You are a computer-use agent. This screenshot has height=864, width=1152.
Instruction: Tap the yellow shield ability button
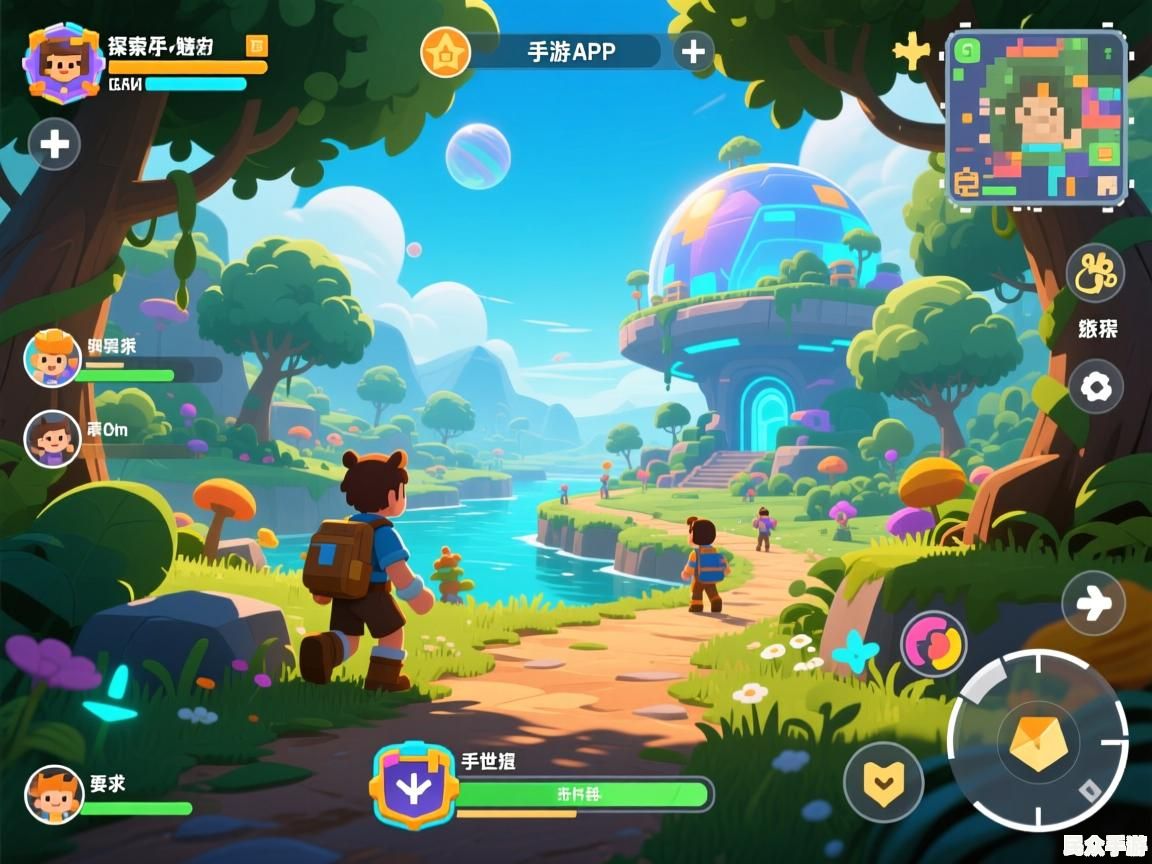point(882,781)
